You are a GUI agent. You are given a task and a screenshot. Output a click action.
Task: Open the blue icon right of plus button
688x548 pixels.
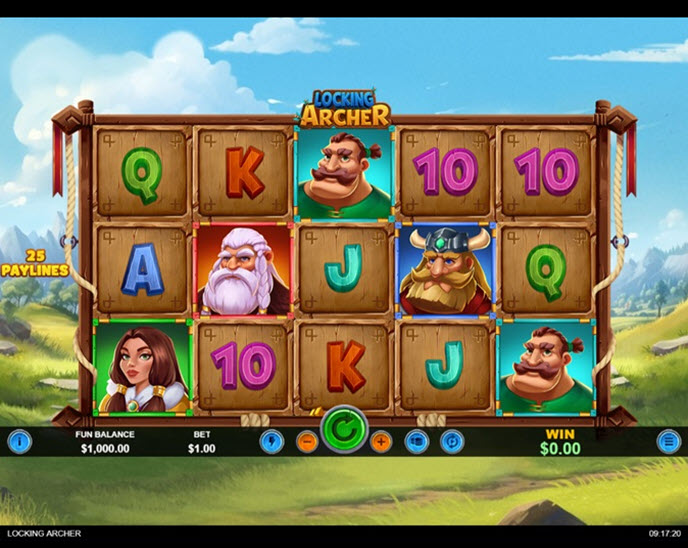coord(417,441)
